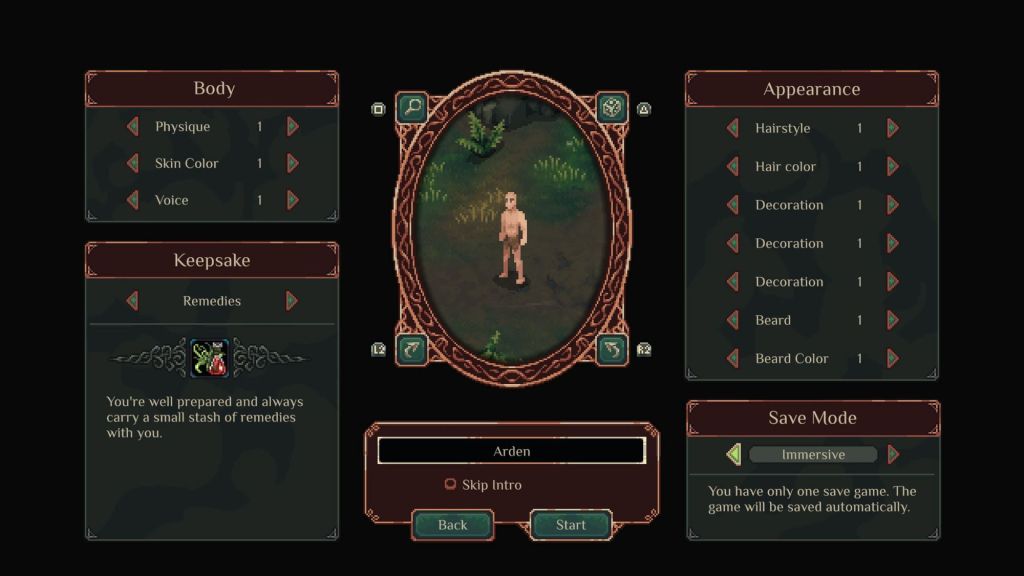This screenshot has height=576, width=1024.
Task: Start the game with this character
Action: click(x=571, y=525)
